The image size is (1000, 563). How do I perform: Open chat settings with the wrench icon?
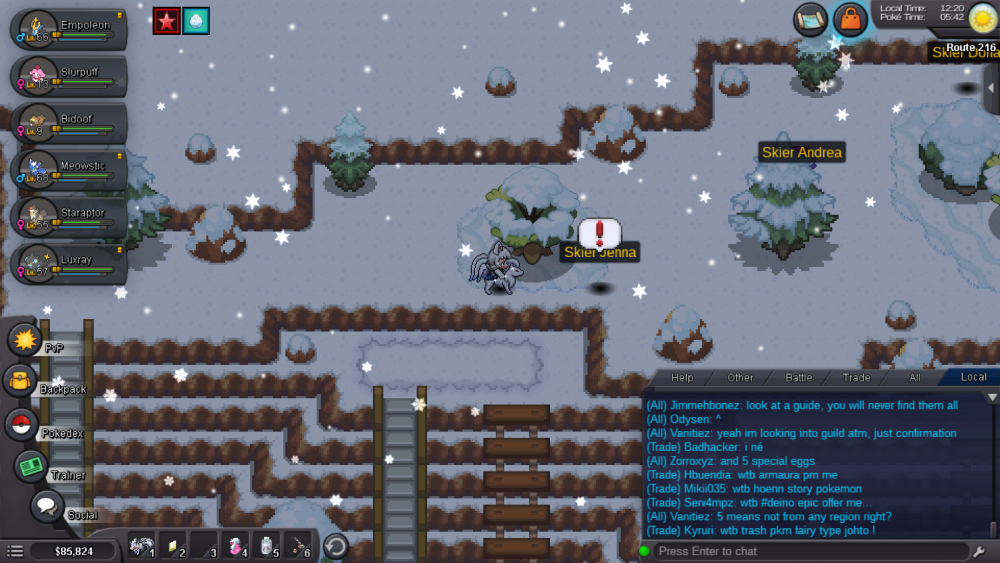pyautogui.click(x=978, y=551)
